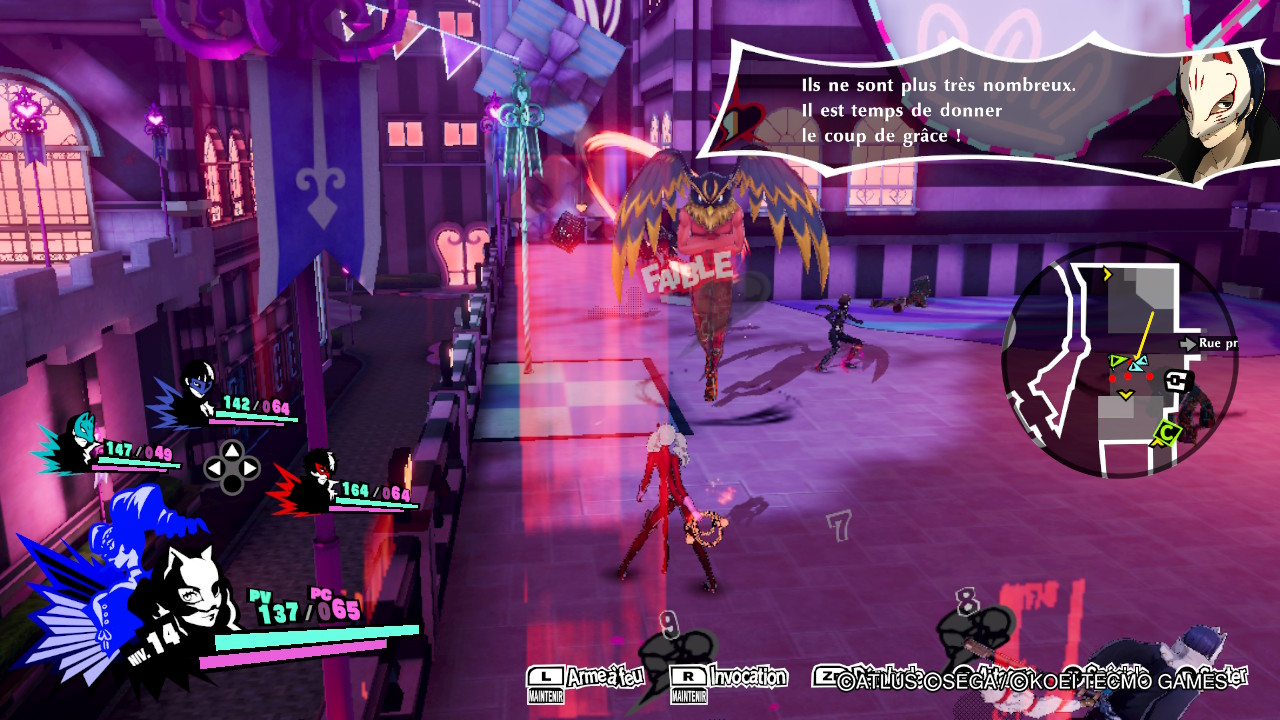This screenshot has height=720, width=1280.
Task: Select the "Rue pr" exit arrow label
Action: [1210, 344]
